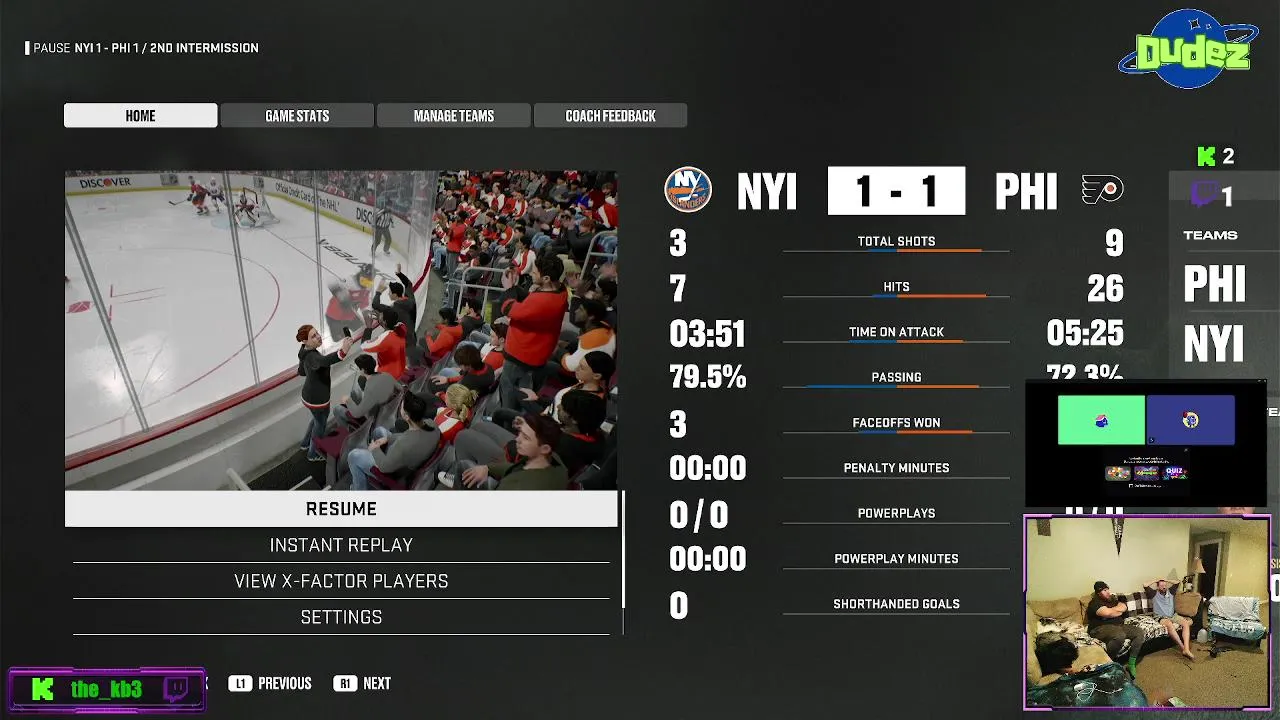Viewport: 1280px width, 720px height.
Task: Open the Game Stats tab
Action: [297, 116]
